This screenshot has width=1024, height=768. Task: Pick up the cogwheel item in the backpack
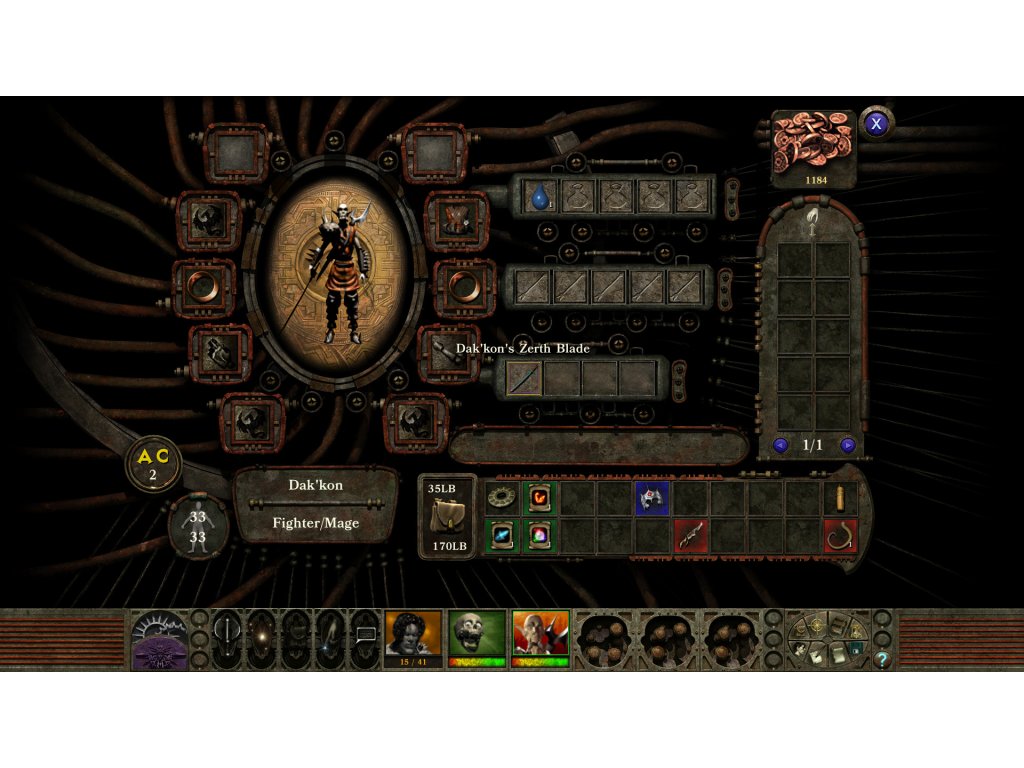[503, 497]
